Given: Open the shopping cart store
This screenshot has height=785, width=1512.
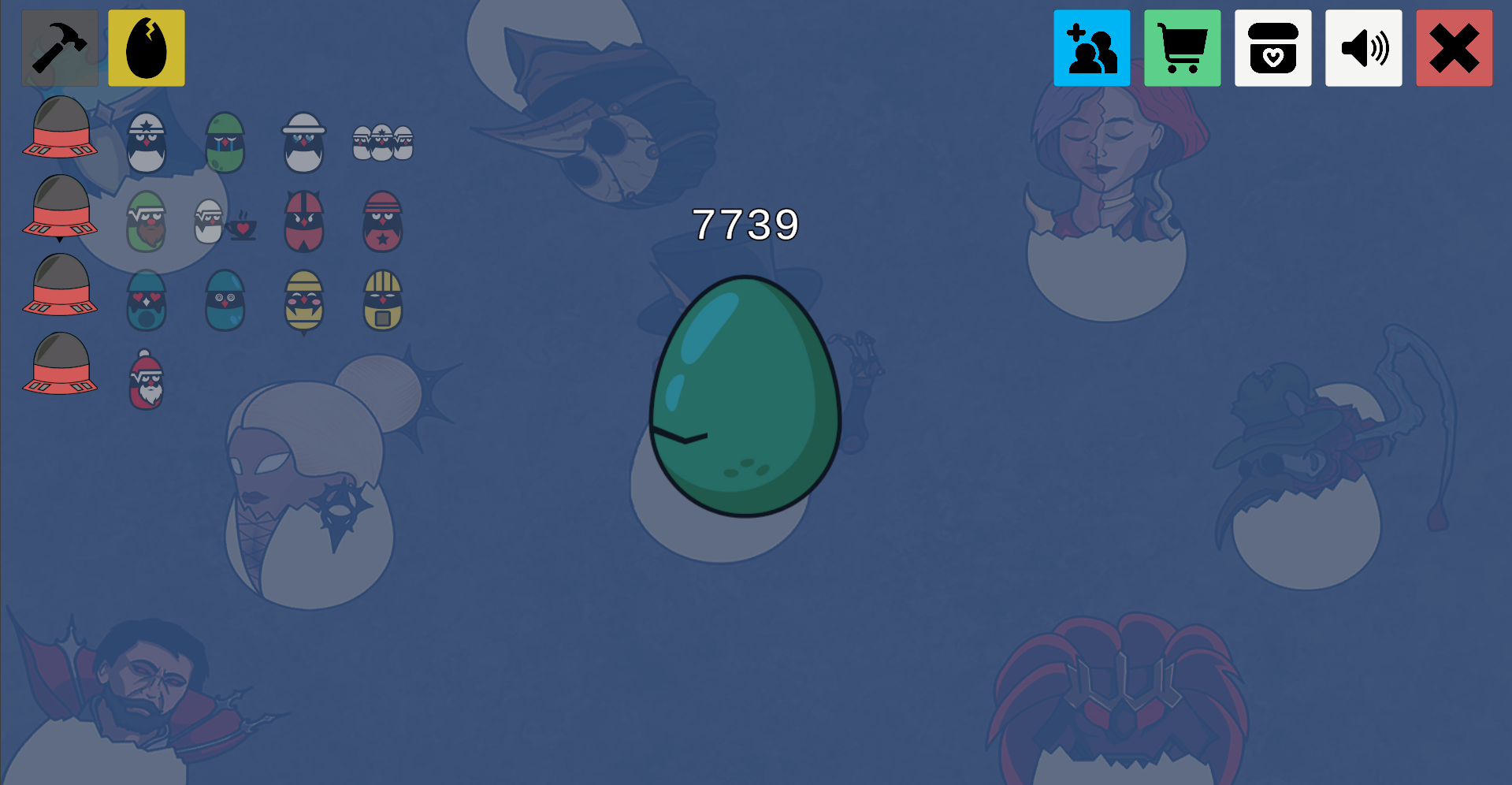Looking at the screenshot, I should pyautogui.click(x=1182, y=47).
